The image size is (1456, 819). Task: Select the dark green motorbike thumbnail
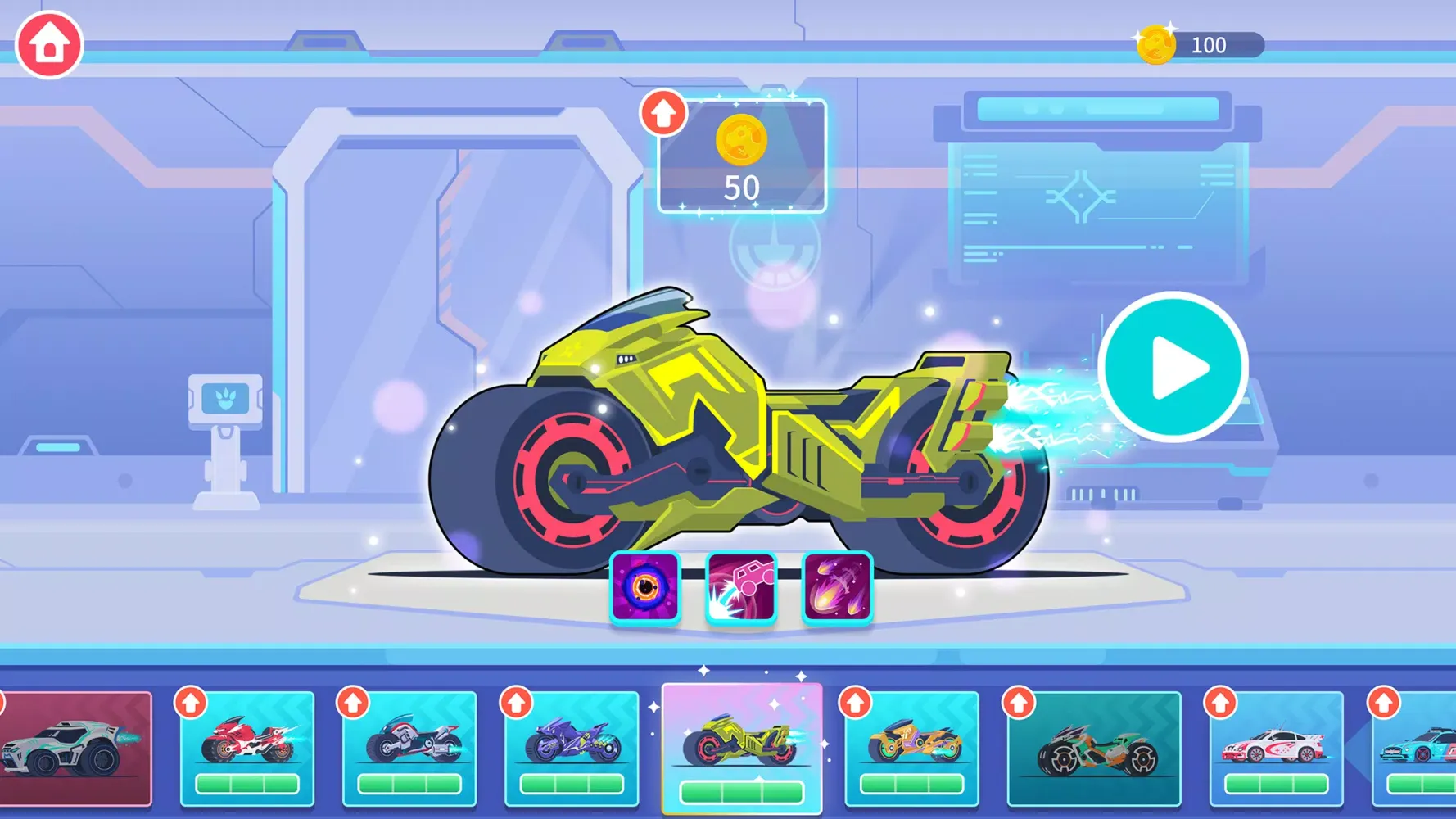pyautogui.click(x=1097, y=749)
